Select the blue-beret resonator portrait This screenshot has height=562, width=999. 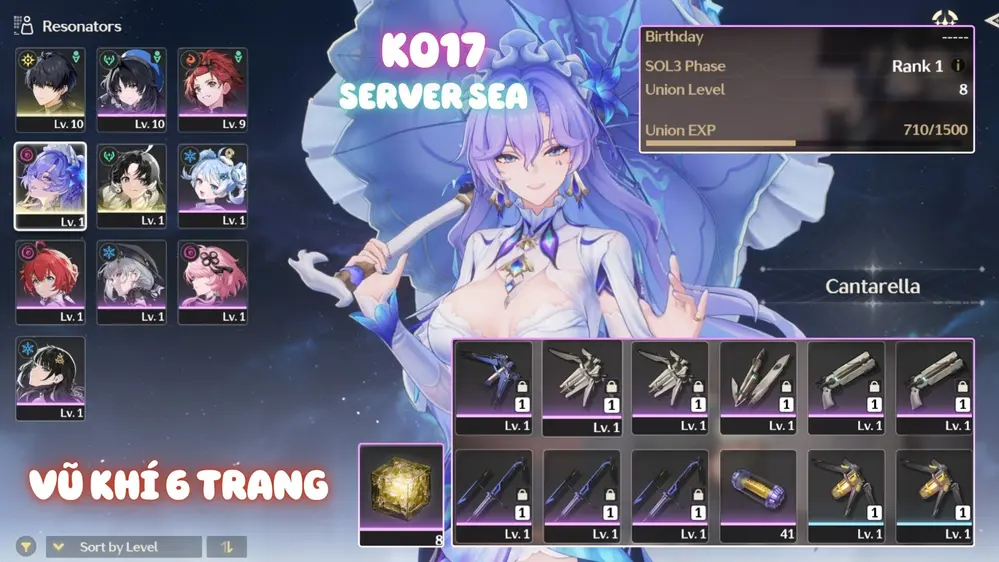(x=131, y=90)
